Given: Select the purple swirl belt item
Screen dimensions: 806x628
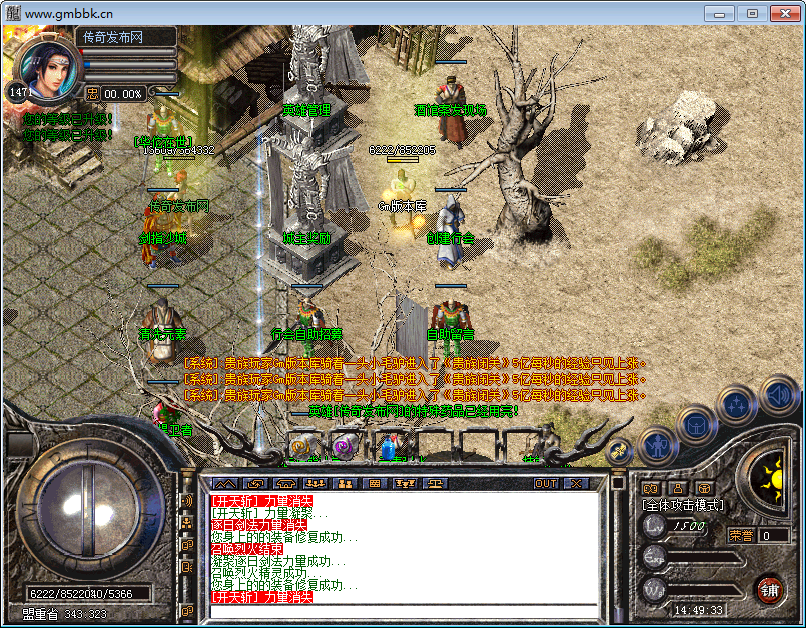Looking at the screenshot, I should 342,447.
